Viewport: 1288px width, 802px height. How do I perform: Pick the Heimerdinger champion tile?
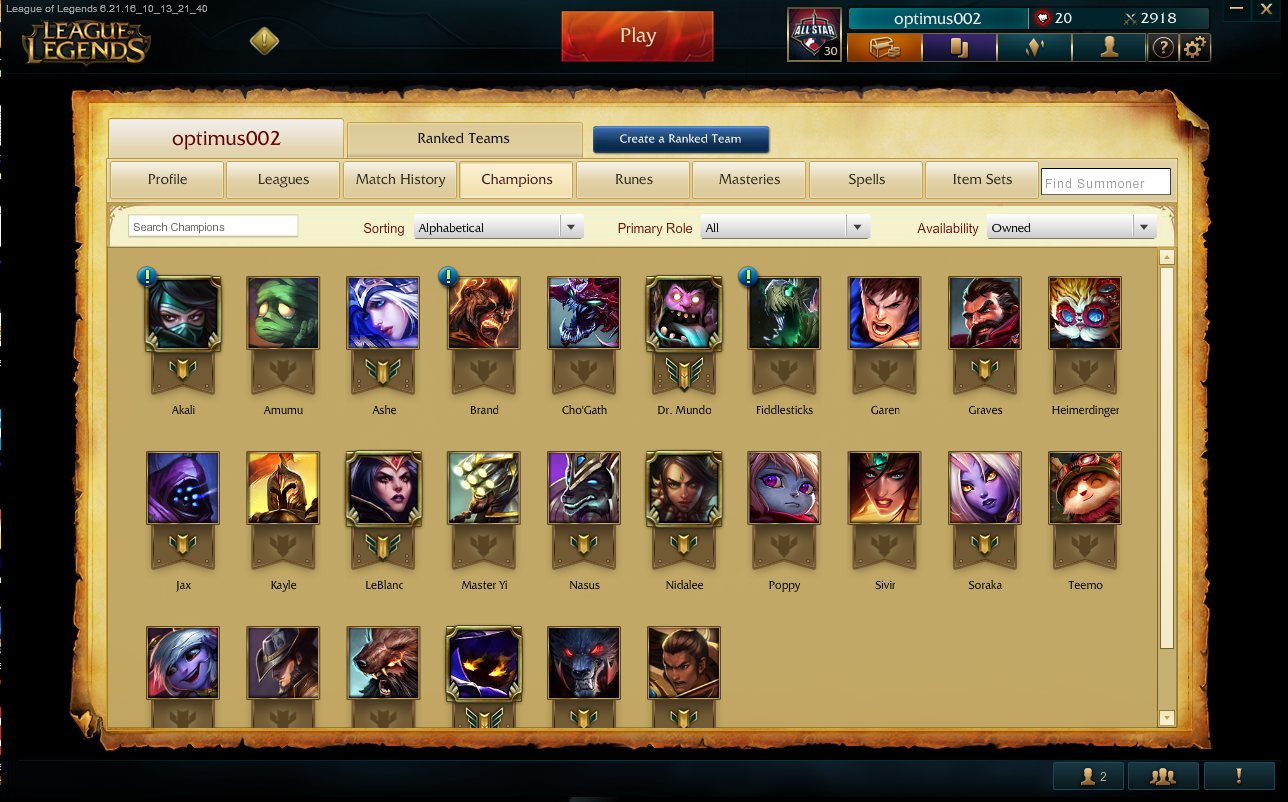[1085, 313]
